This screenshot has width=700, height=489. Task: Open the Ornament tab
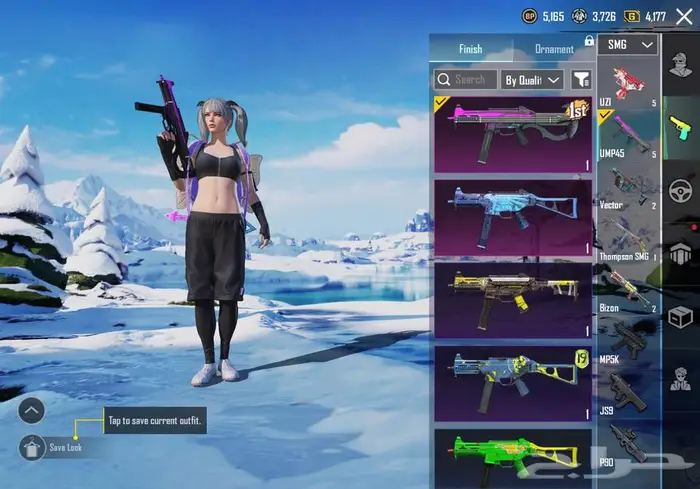tap(554, 49)
